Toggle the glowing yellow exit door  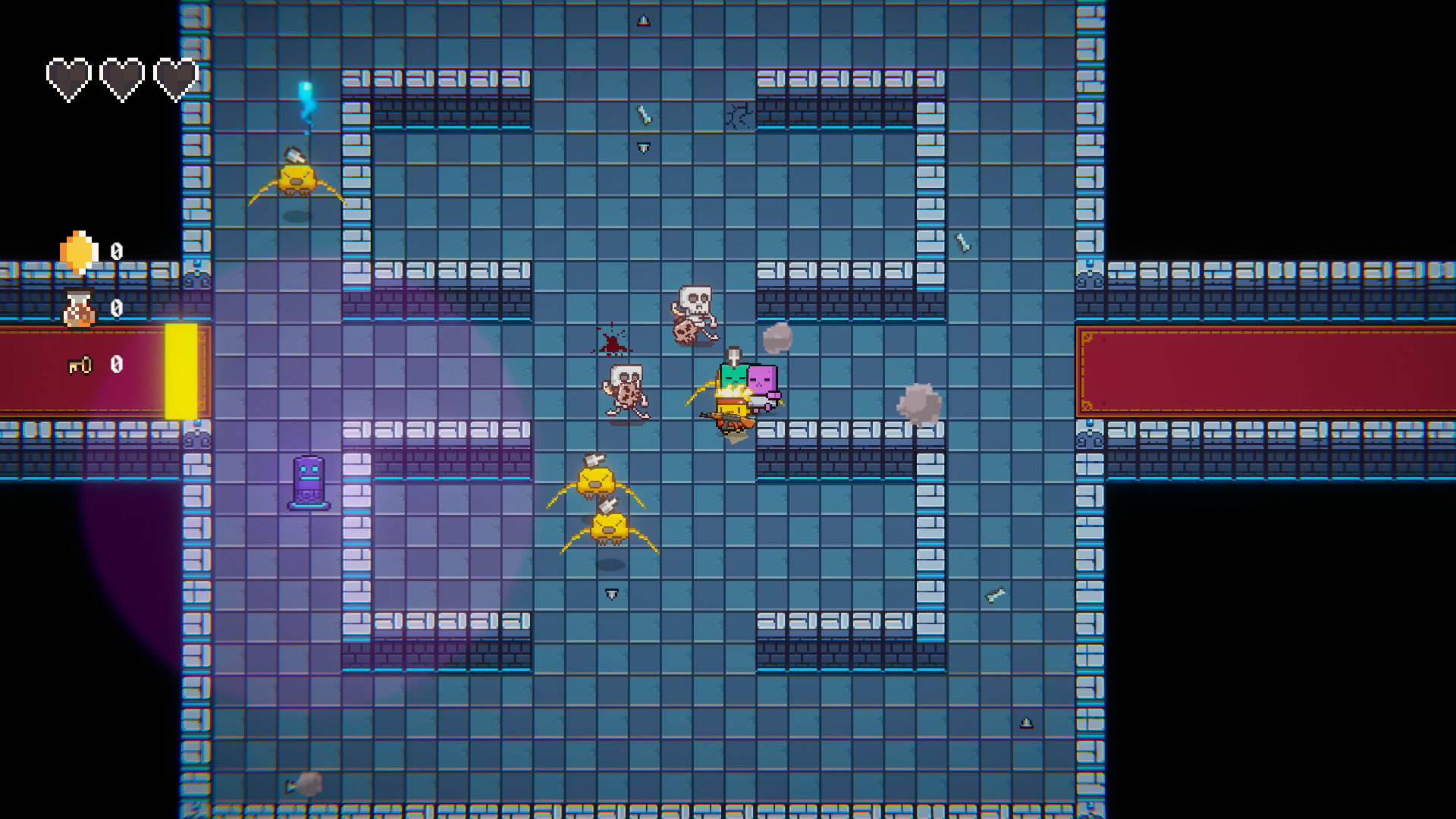[x=182, y=372]
